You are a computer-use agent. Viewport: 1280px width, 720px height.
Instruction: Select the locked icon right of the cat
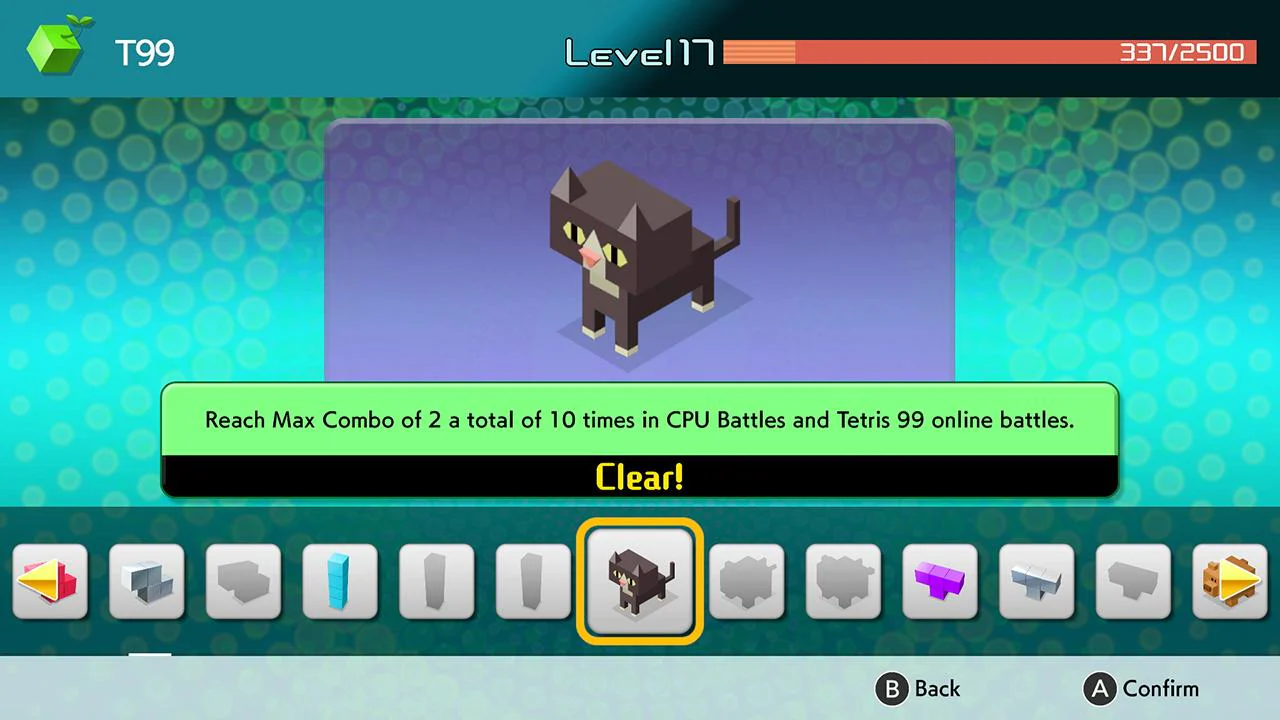coord(746,580)
